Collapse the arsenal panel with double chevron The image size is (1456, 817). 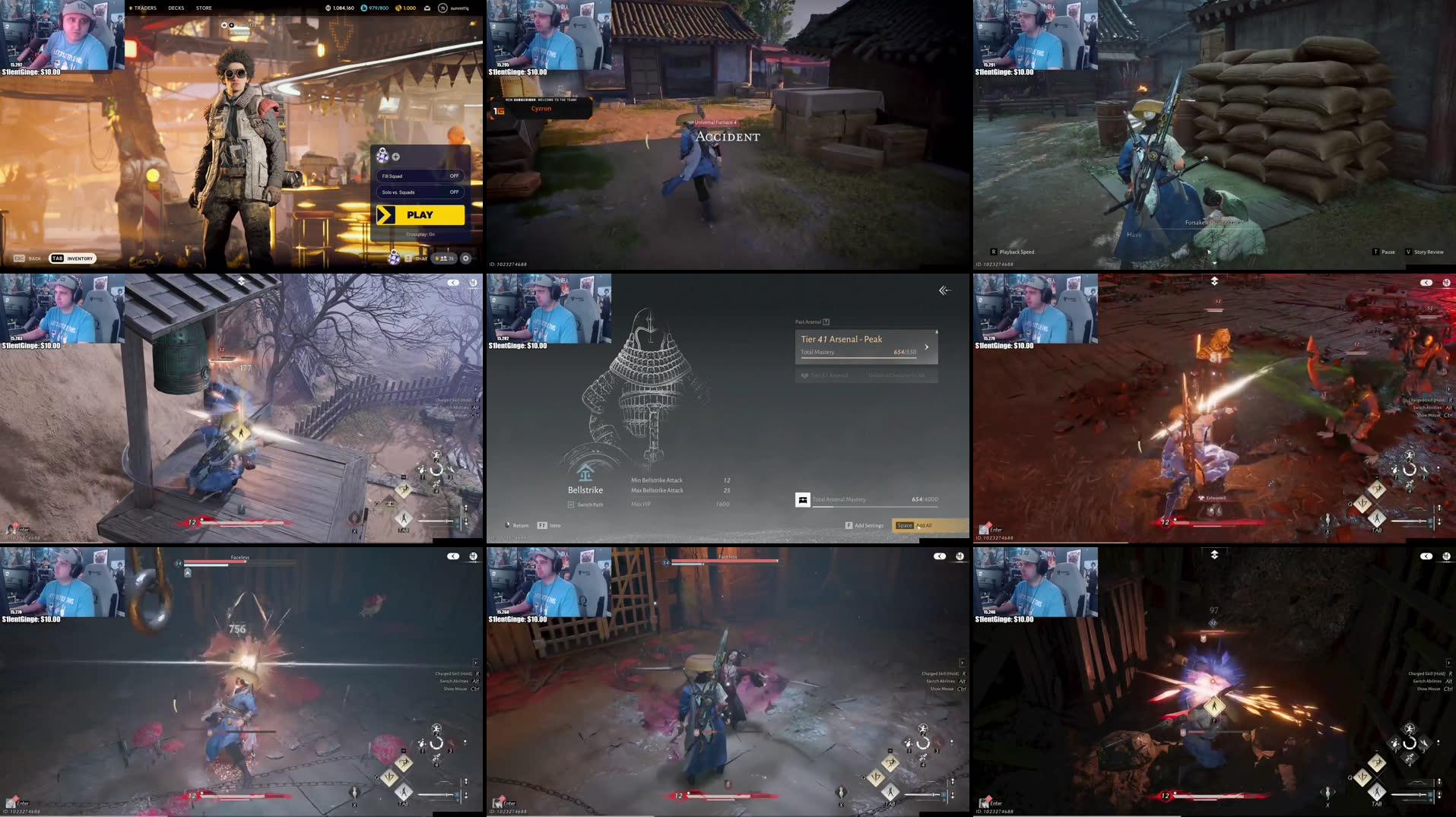click(x=944, y=290)
